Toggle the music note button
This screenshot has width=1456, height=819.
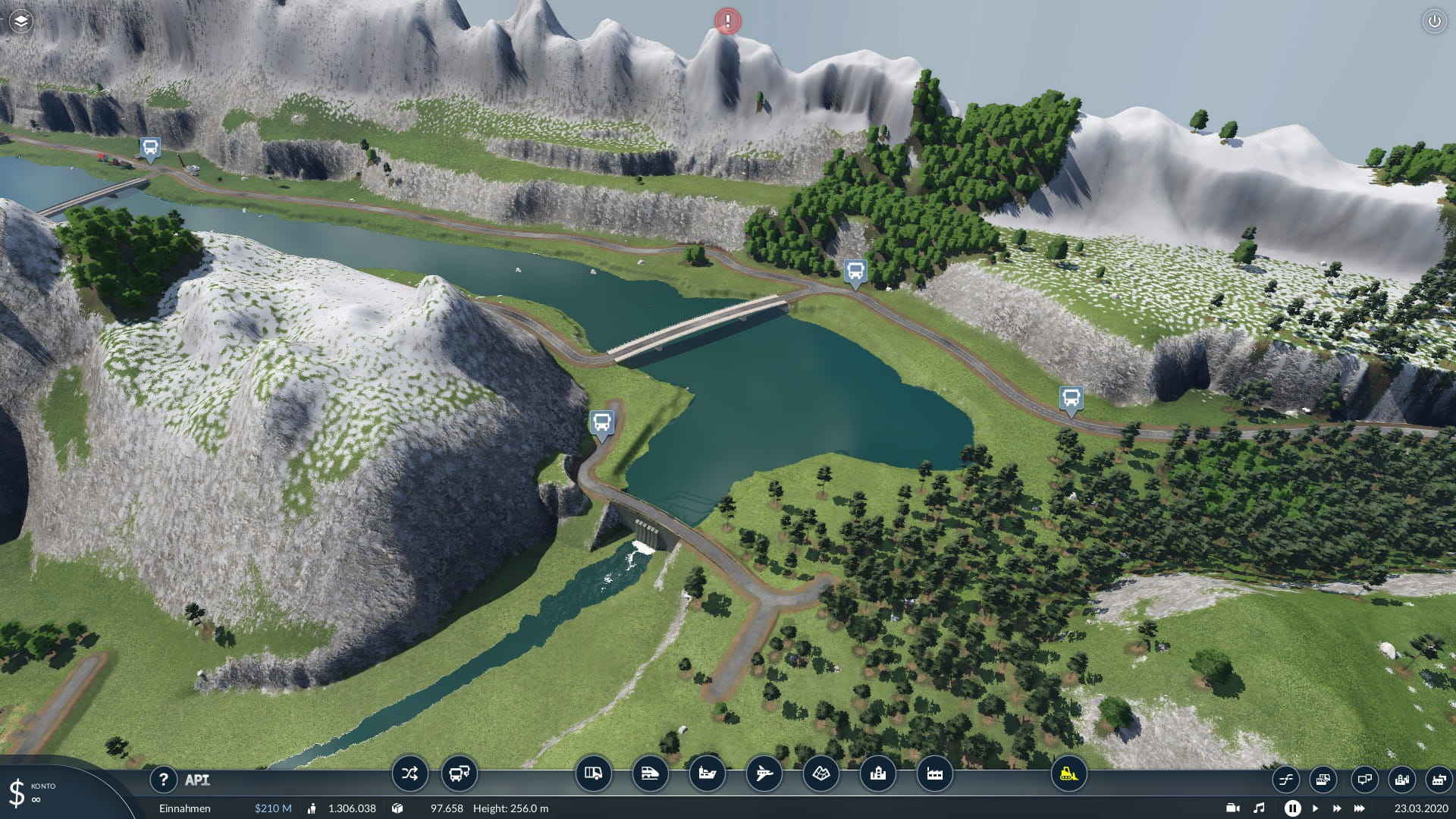point(1259,808)
